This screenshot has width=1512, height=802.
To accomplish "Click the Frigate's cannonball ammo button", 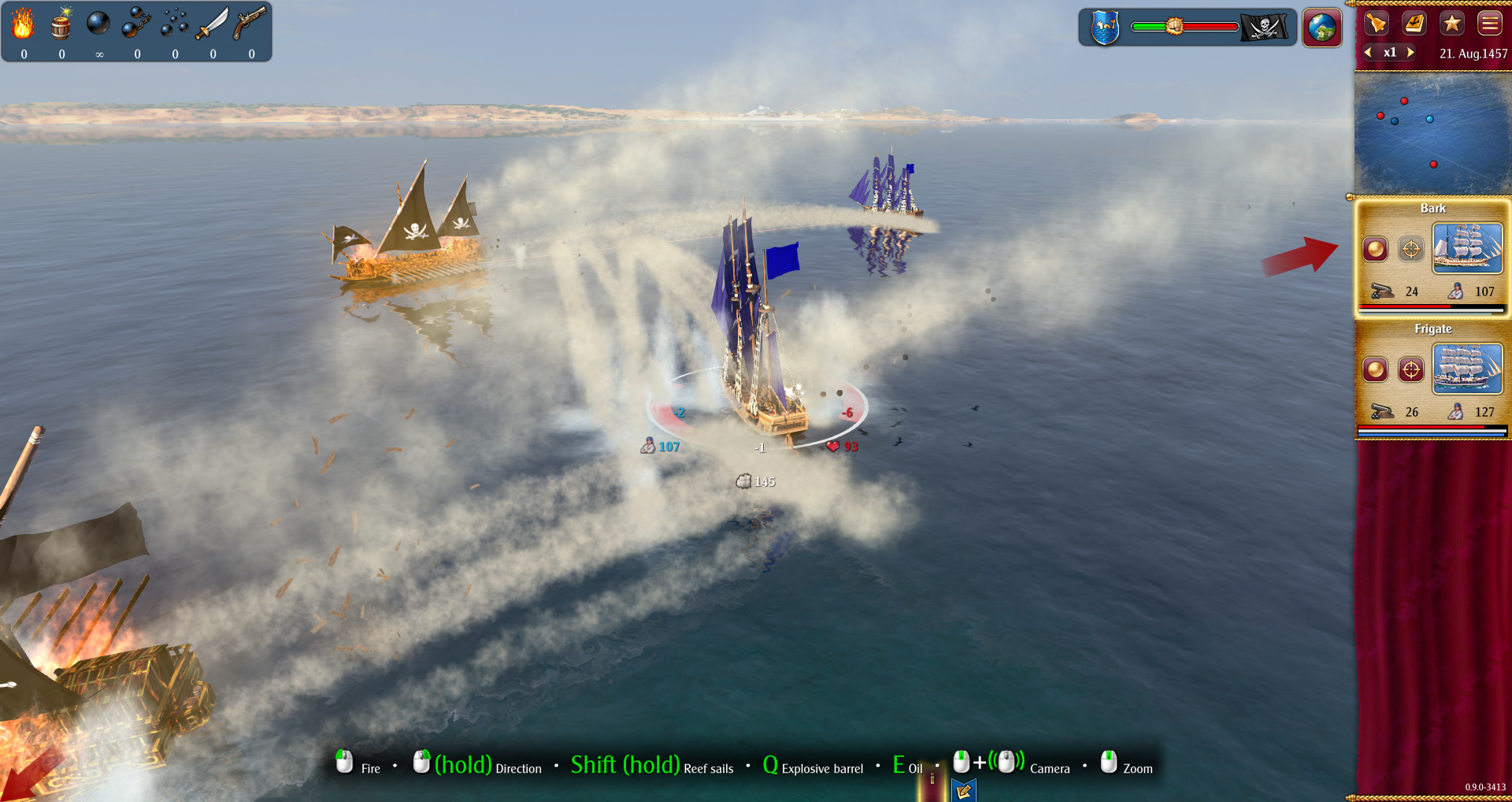I will point(1376,369).
